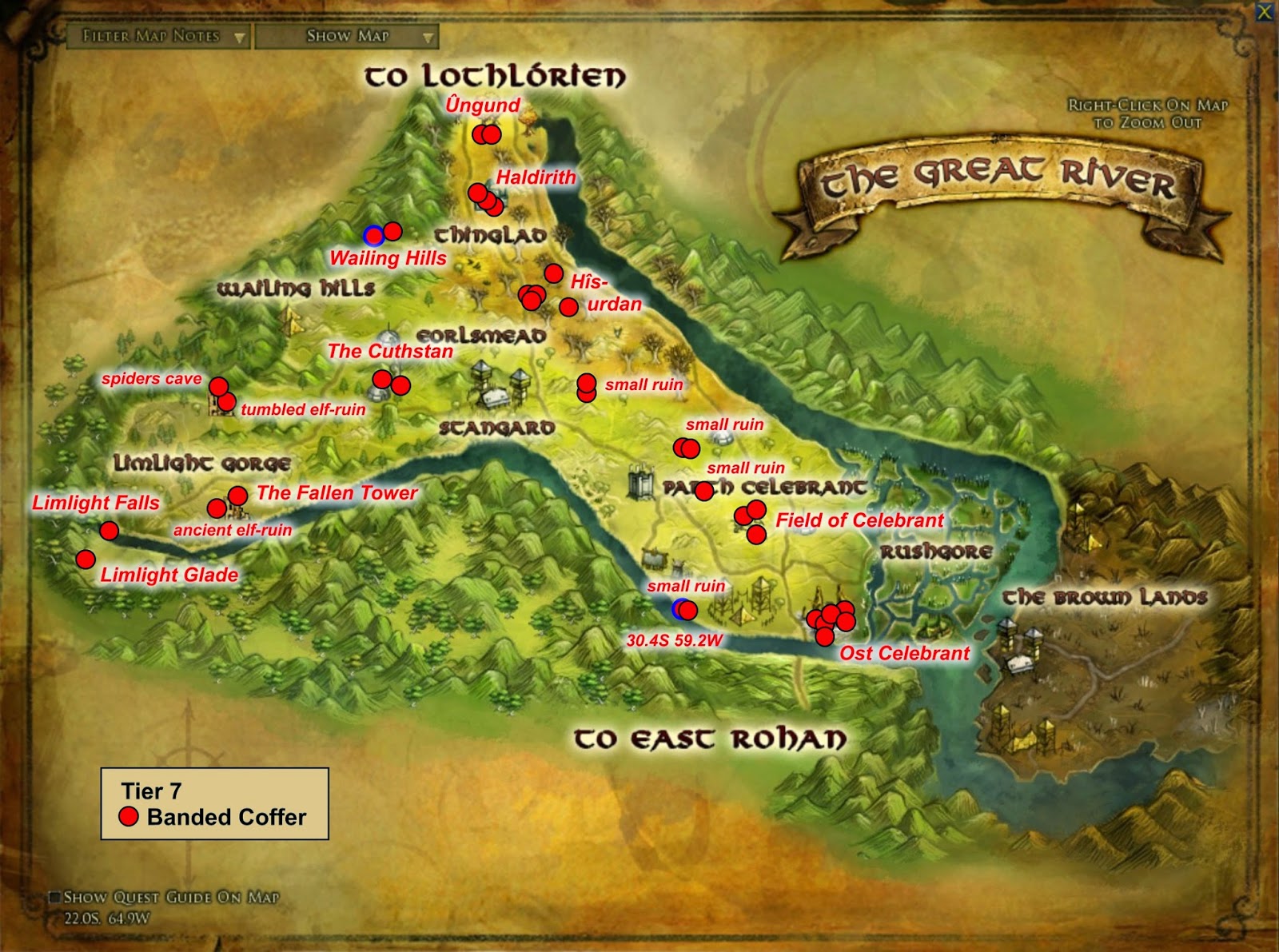Select the coffer marker near Hîsurdan
Screen dimensions: 1279x952
568,305
